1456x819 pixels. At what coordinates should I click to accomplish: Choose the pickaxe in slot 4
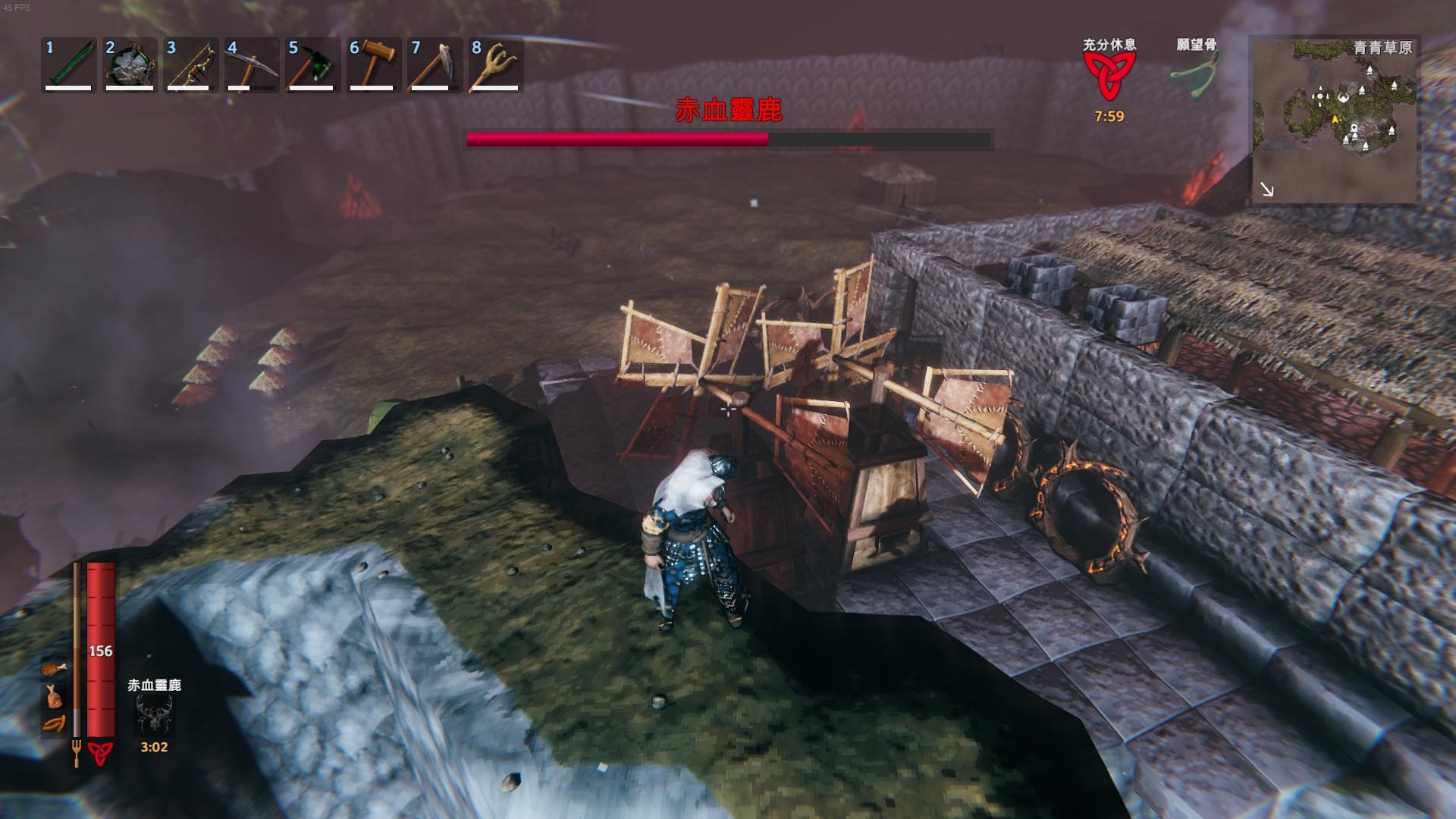(251, 65)
